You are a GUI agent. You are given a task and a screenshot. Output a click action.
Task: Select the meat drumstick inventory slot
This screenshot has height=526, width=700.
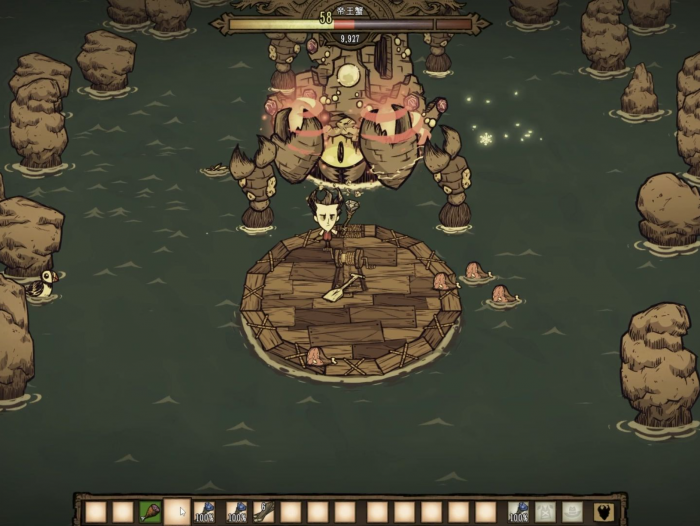tap(150, 512)
